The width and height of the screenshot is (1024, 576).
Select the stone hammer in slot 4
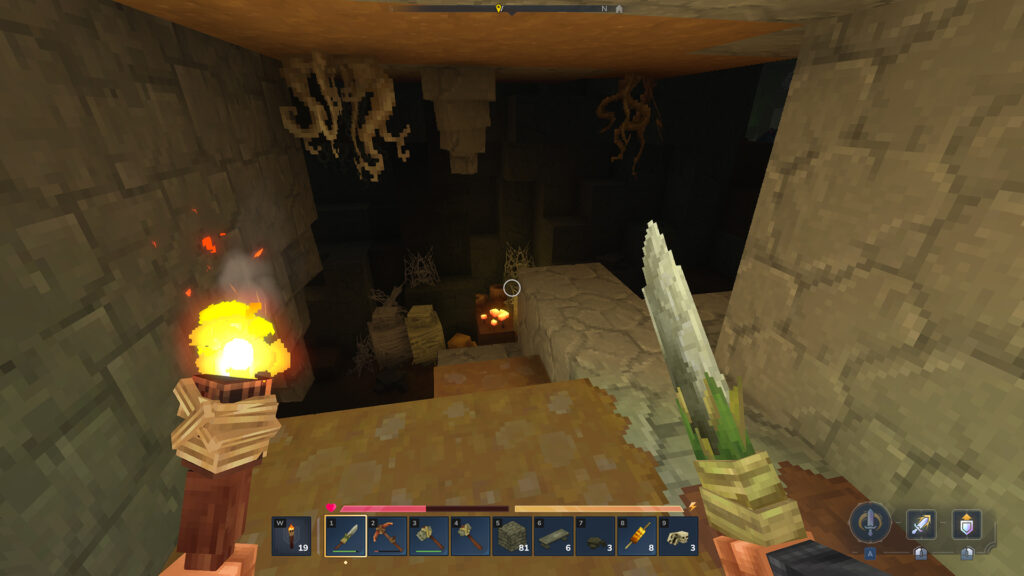pyautogui.click(x=470, y=535)
